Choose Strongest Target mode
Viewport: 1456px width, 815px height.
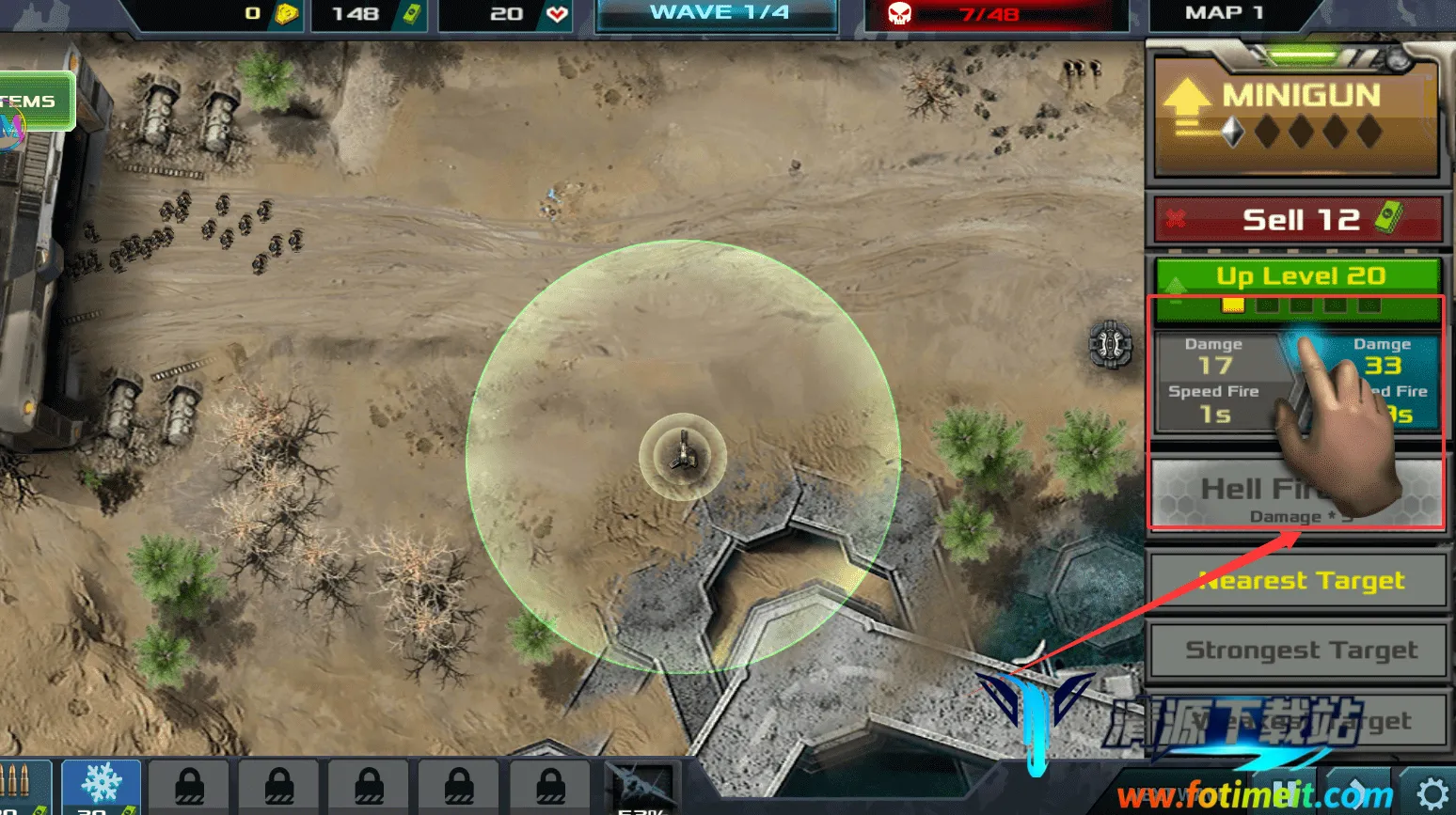[x=1298, y=650]
